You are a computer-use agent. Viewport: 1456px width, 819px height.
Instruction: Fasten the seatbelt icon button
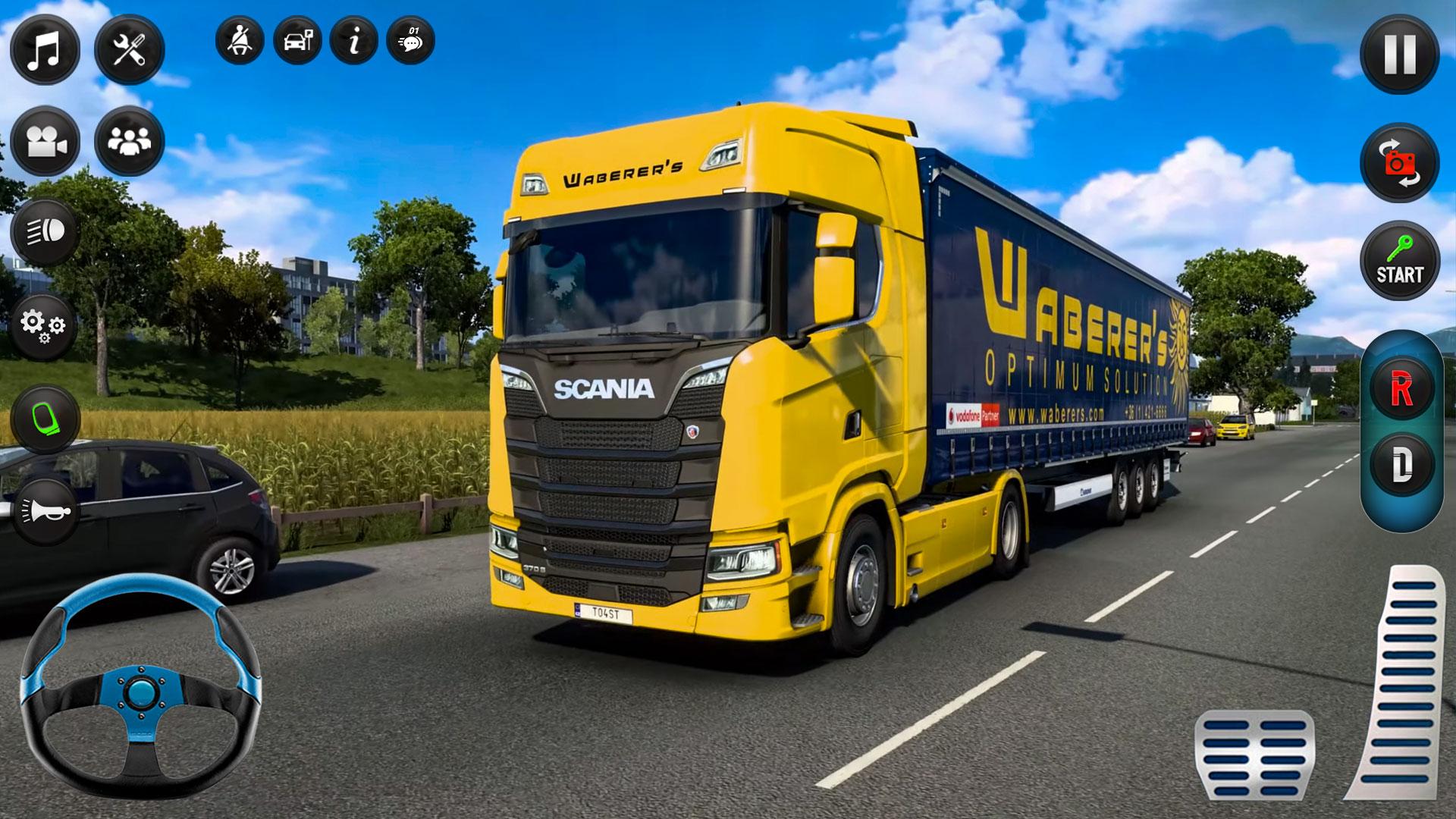[x=240, y=41]
